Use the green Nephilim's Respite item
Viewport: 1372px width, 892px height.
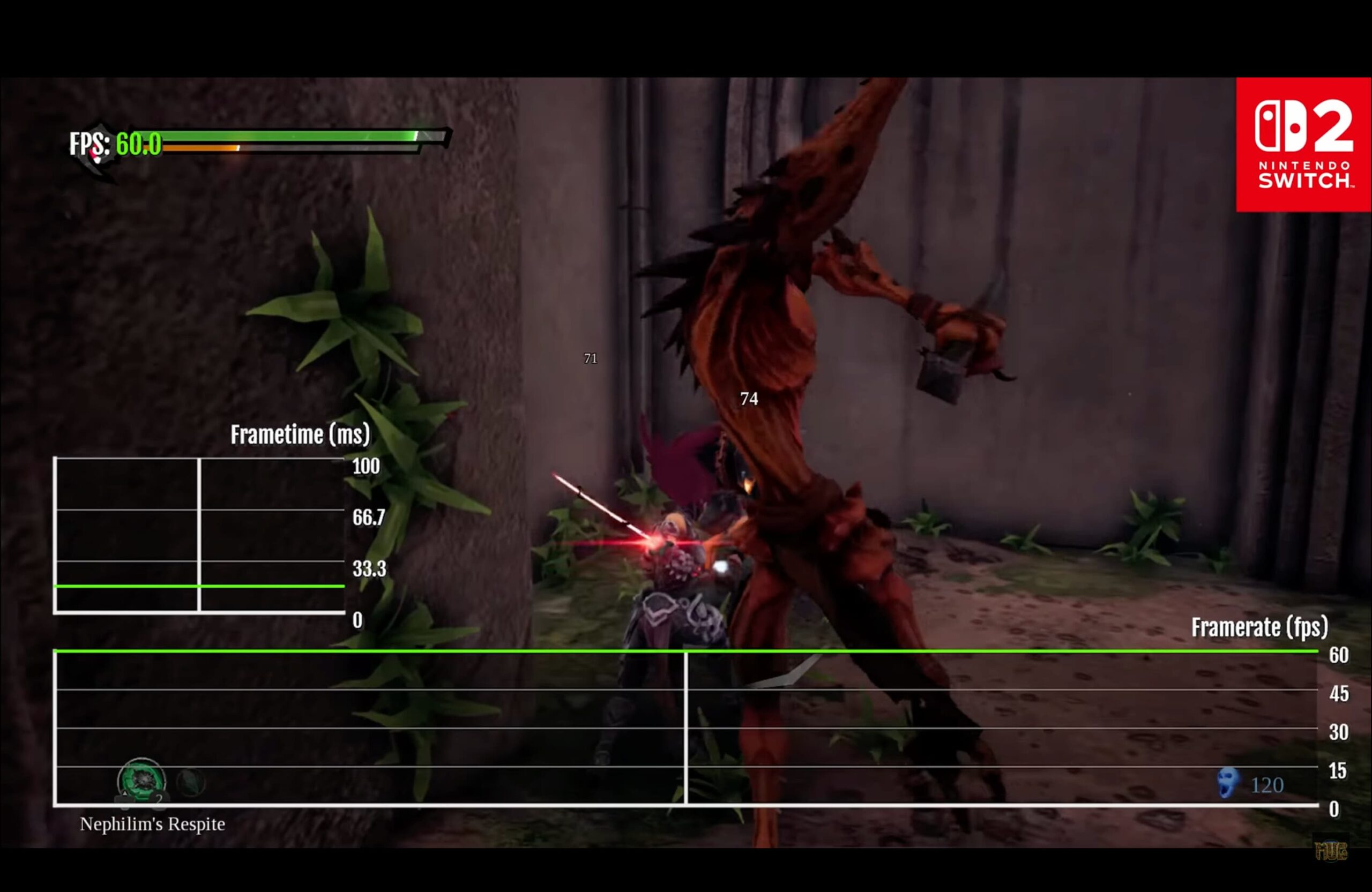click(x=141, y=780)
